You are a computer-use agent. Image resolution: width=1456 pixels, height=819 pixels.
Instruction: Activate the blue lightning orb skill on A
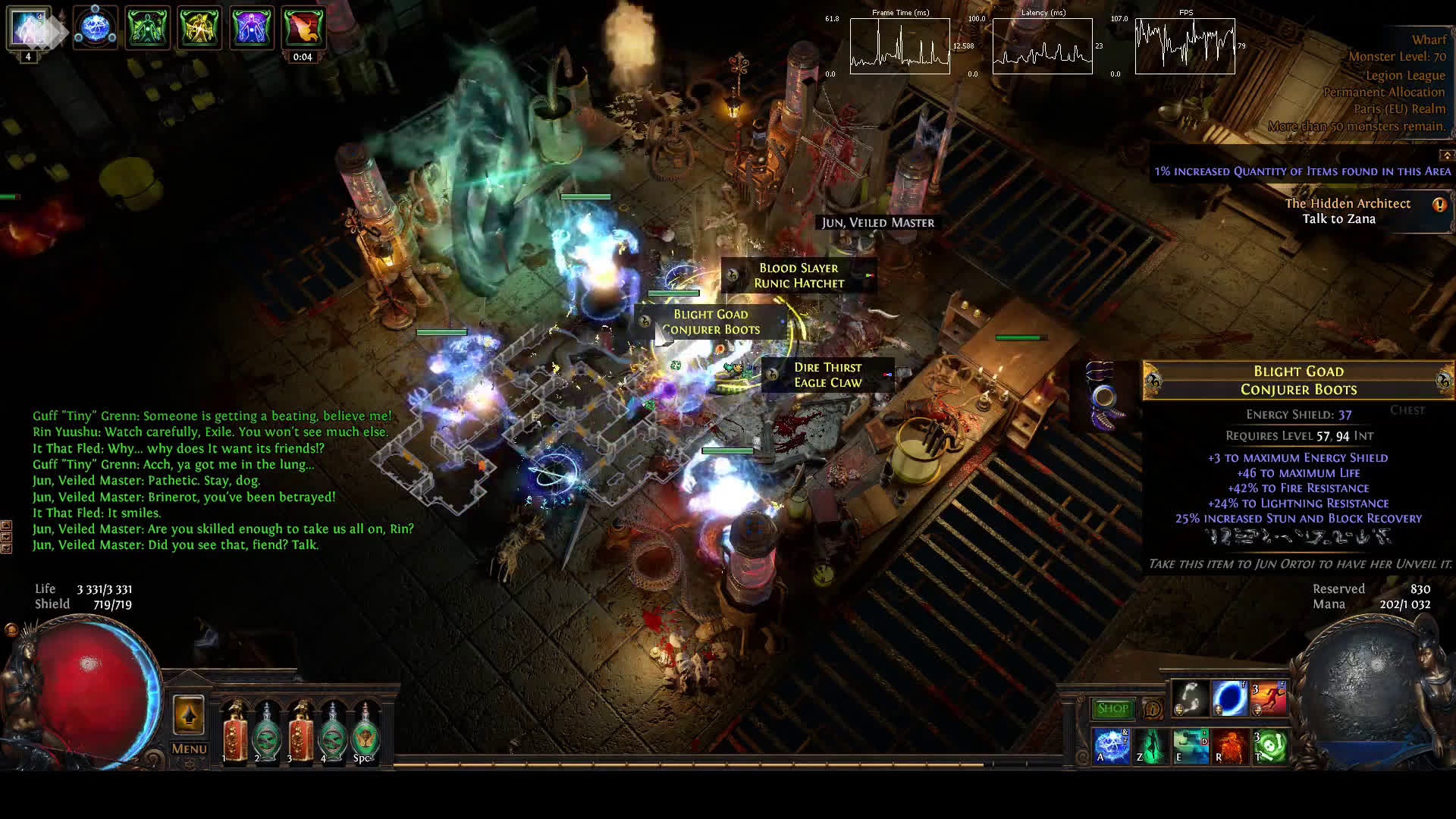point(1111,745)
